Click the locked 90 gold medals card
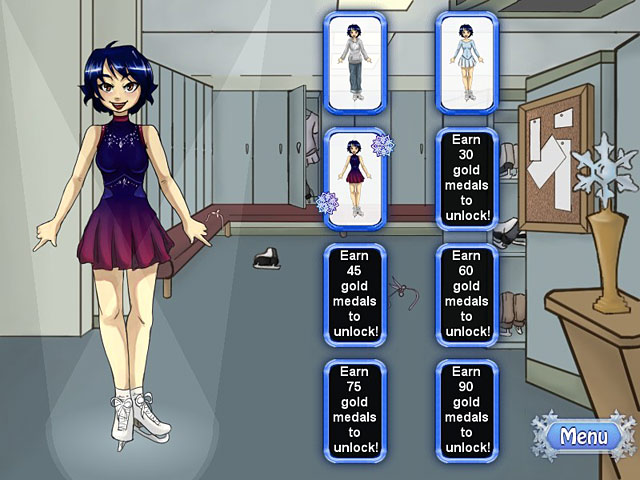Screen dimensions: 640x480 point(467,410)
